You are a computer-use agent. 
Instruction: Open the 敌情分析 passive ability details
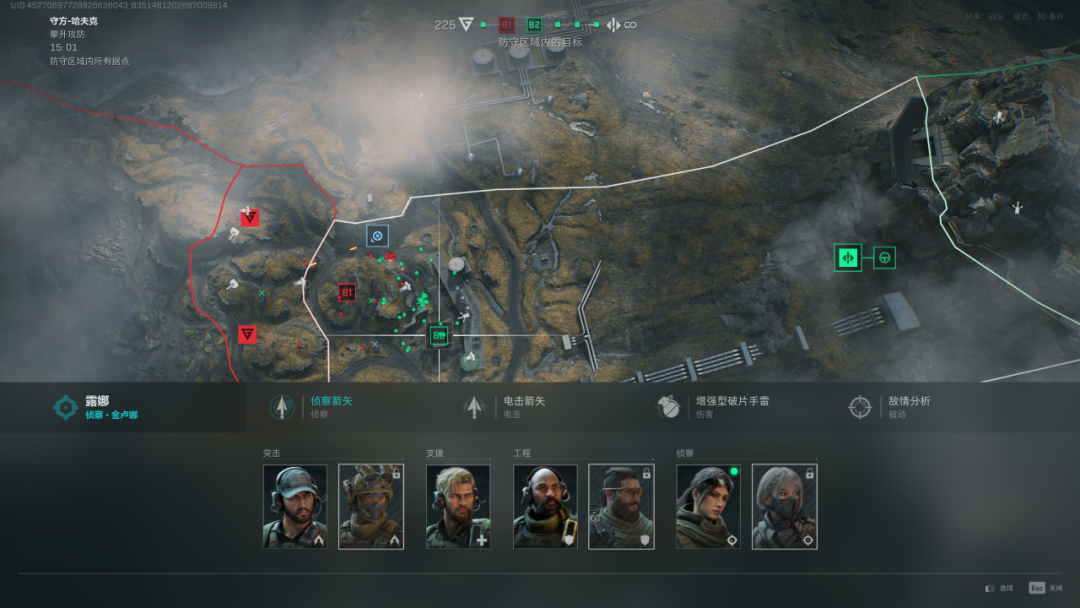(x=900, y=406)
